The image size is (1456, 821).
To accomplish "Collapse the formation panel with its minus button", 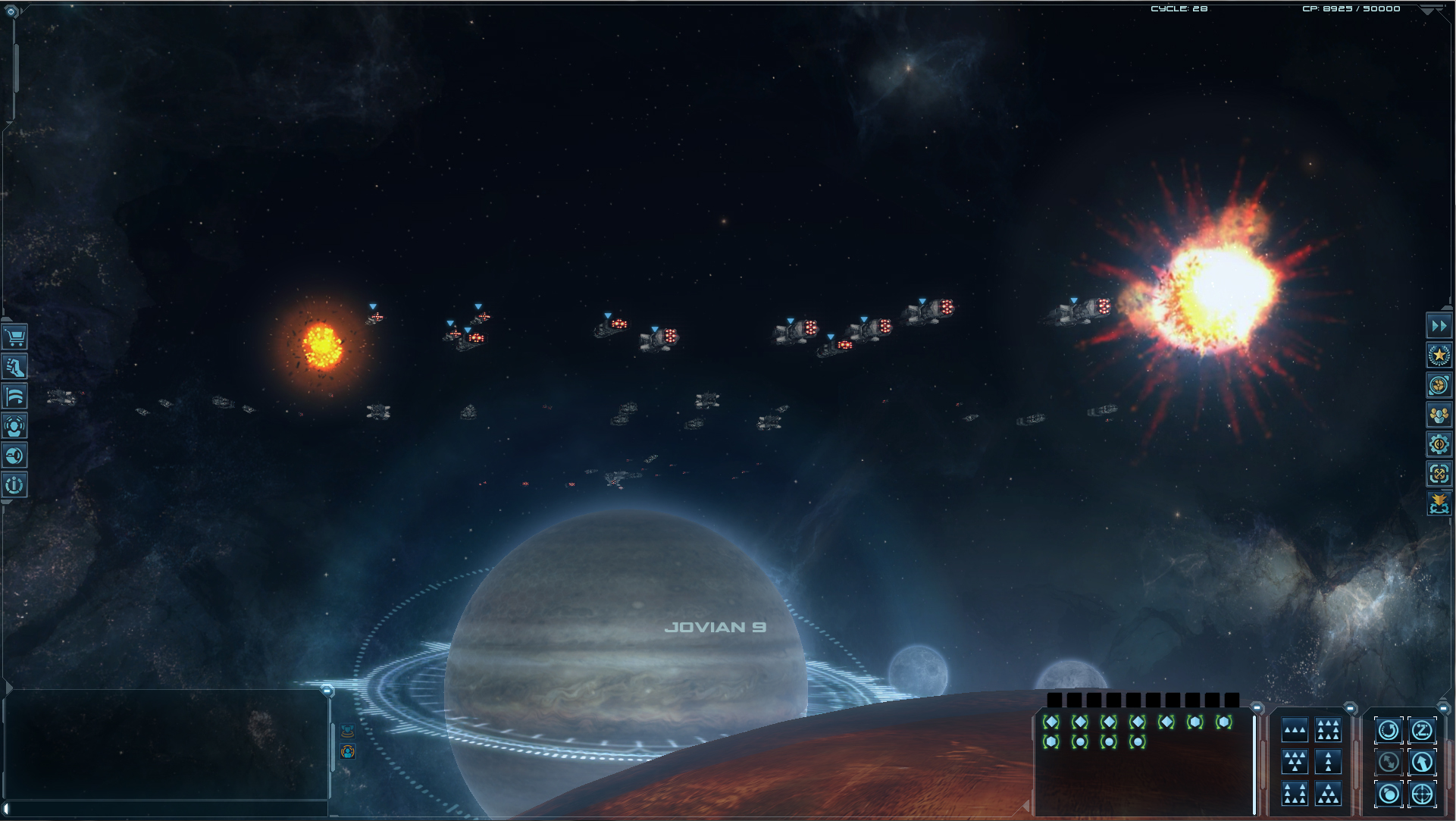I will pos(1350,709).
